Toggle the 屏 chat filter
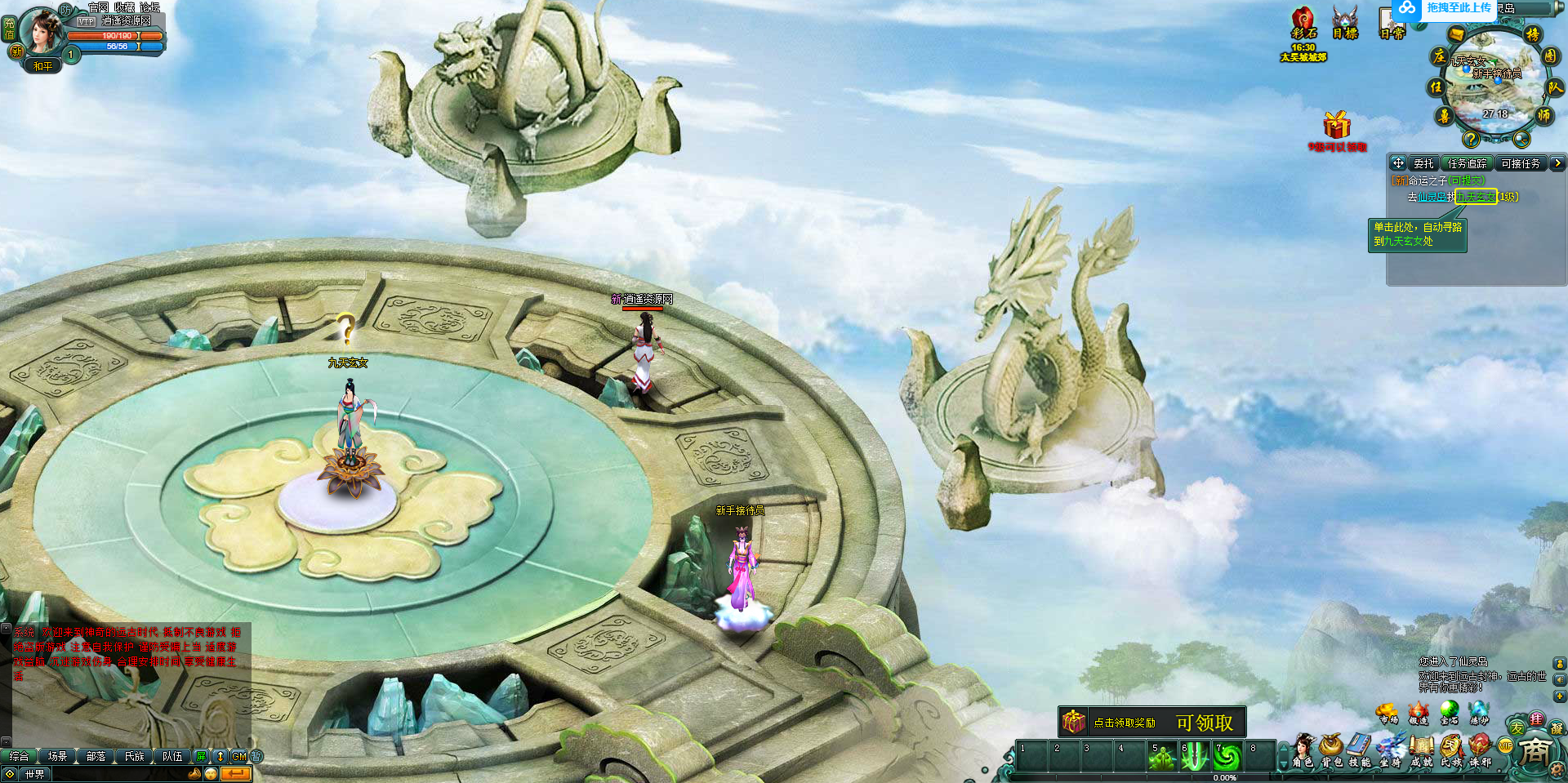The image size is (1568, 783). click(x=200, y=756)
